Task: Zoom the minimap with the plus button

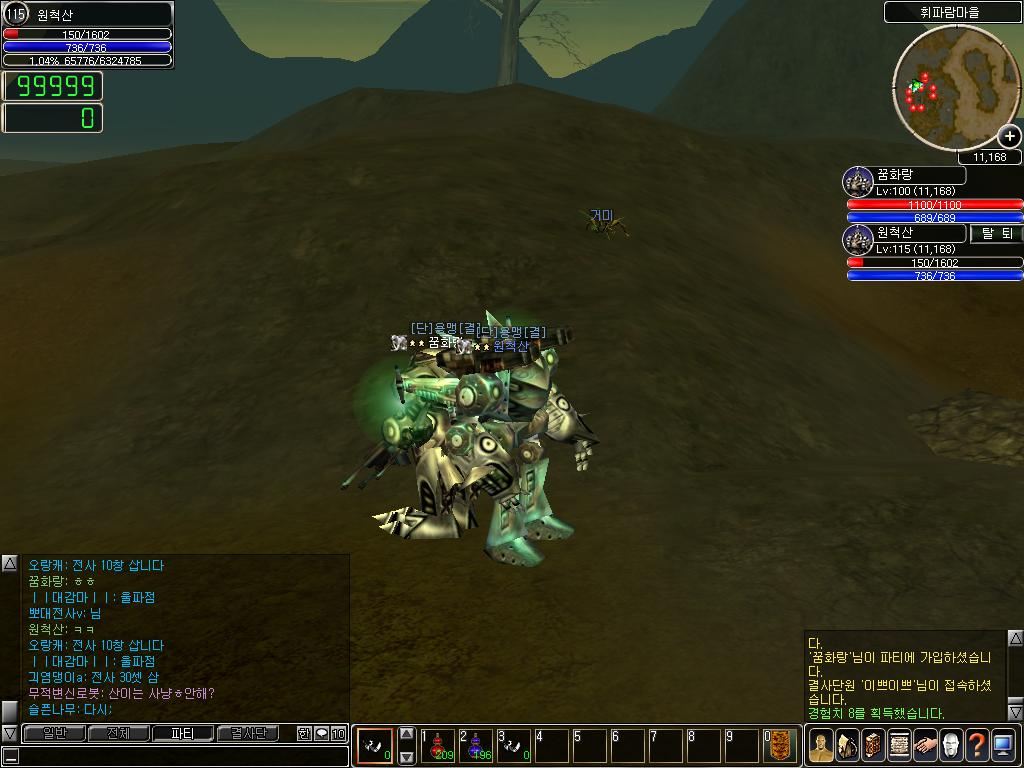Action: point(1009,137)
